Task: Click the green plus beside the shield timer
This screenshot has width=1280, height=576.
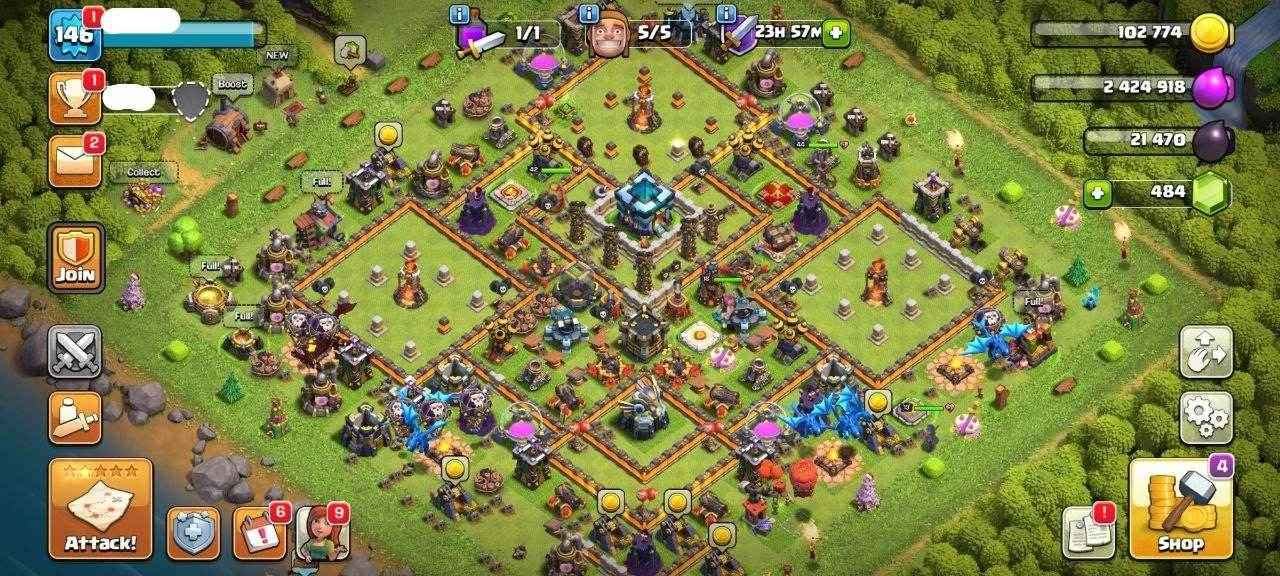Action: (835, 33)
